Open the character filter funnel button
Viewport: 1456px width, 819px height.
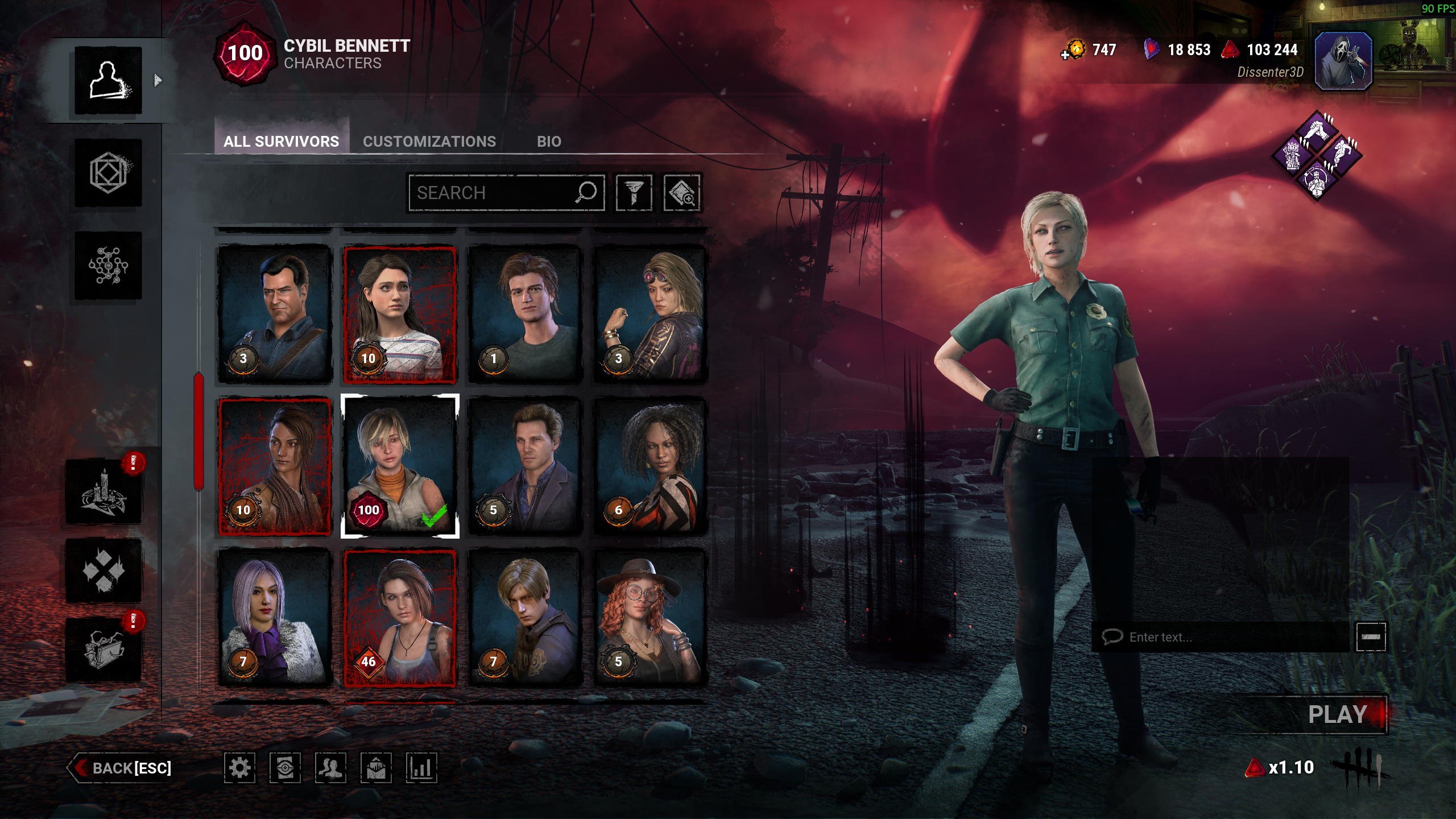pos(634,193)
